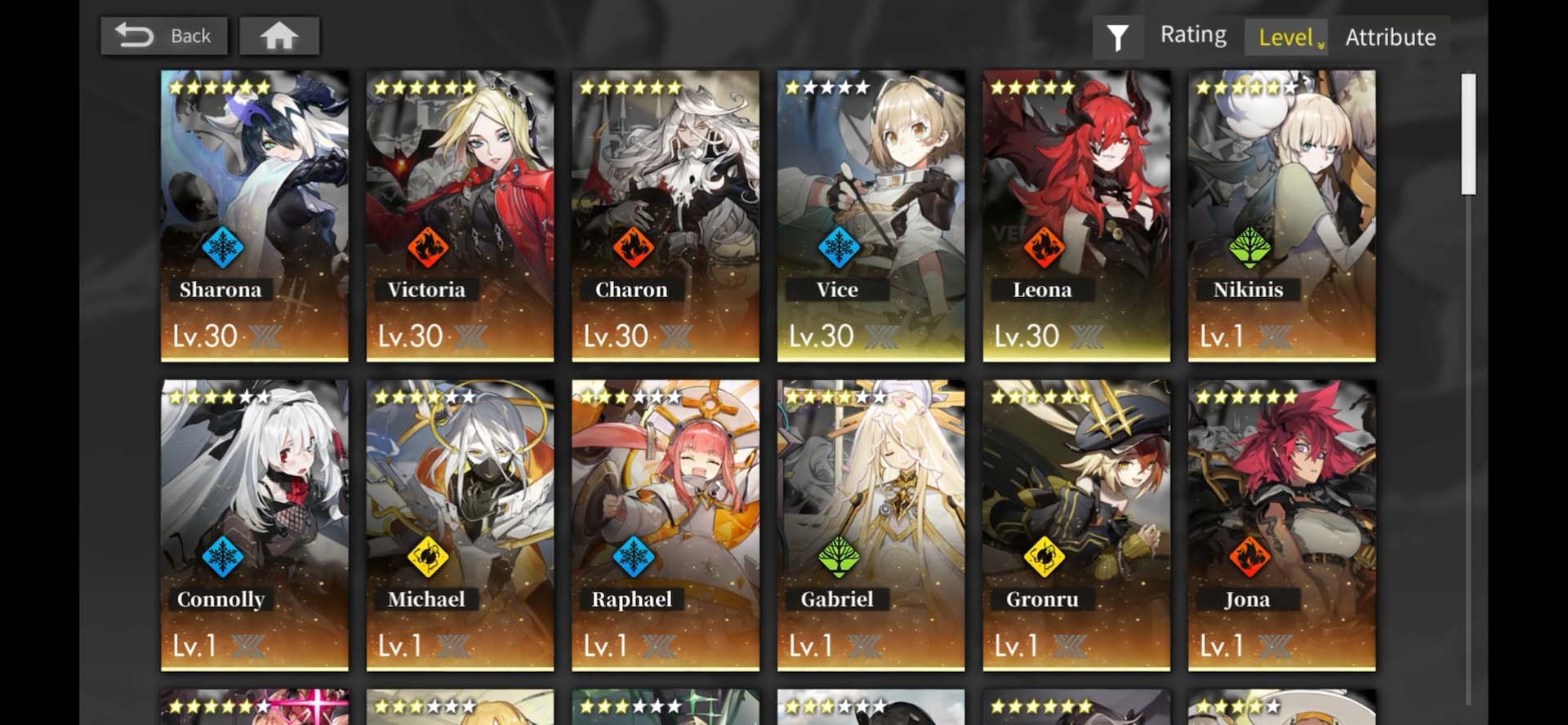Open the character filter funnel
The height and width of the screenshot is (725, 1568).
click(1117, 37)
